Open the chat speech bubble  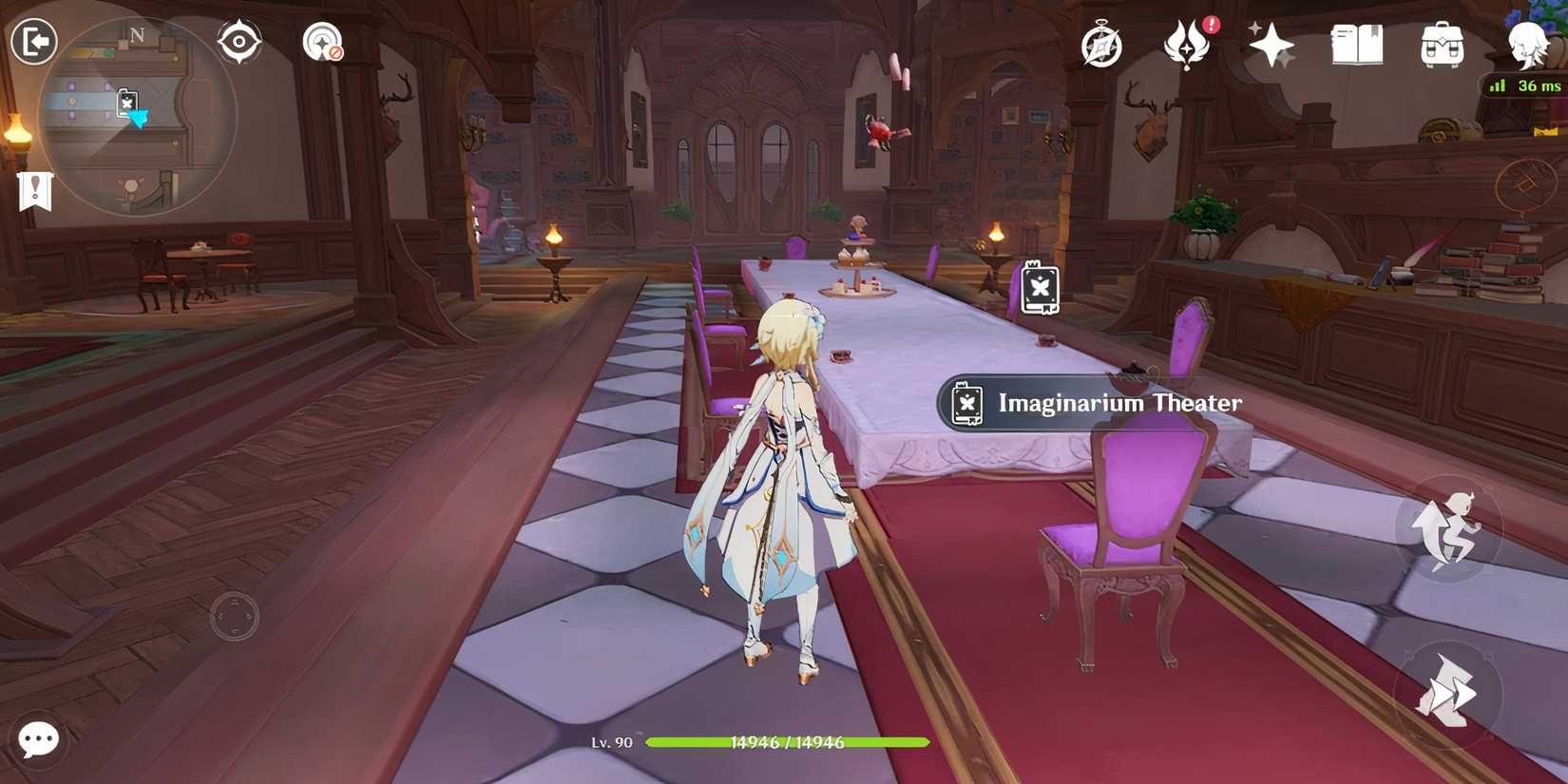[x=38, y=739]
